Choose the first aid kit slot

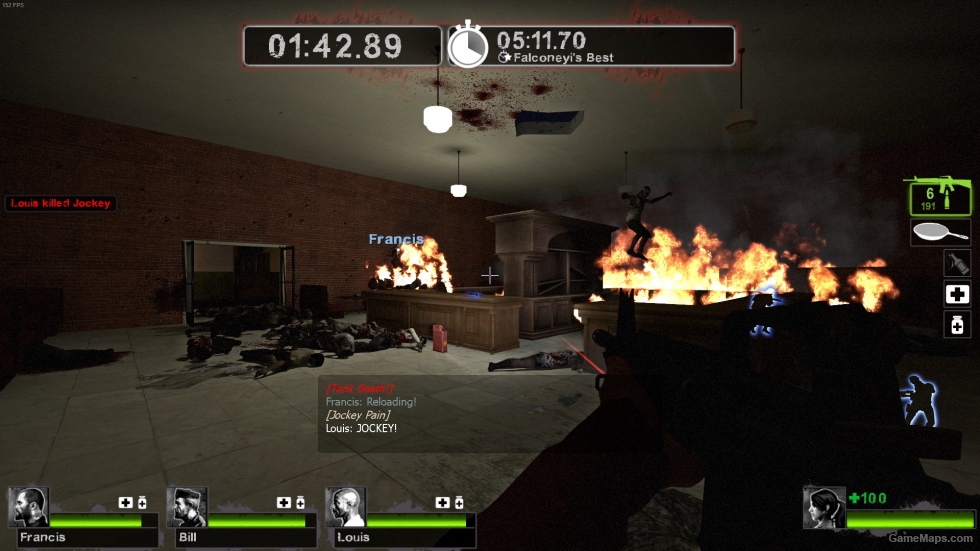point(957,294)
